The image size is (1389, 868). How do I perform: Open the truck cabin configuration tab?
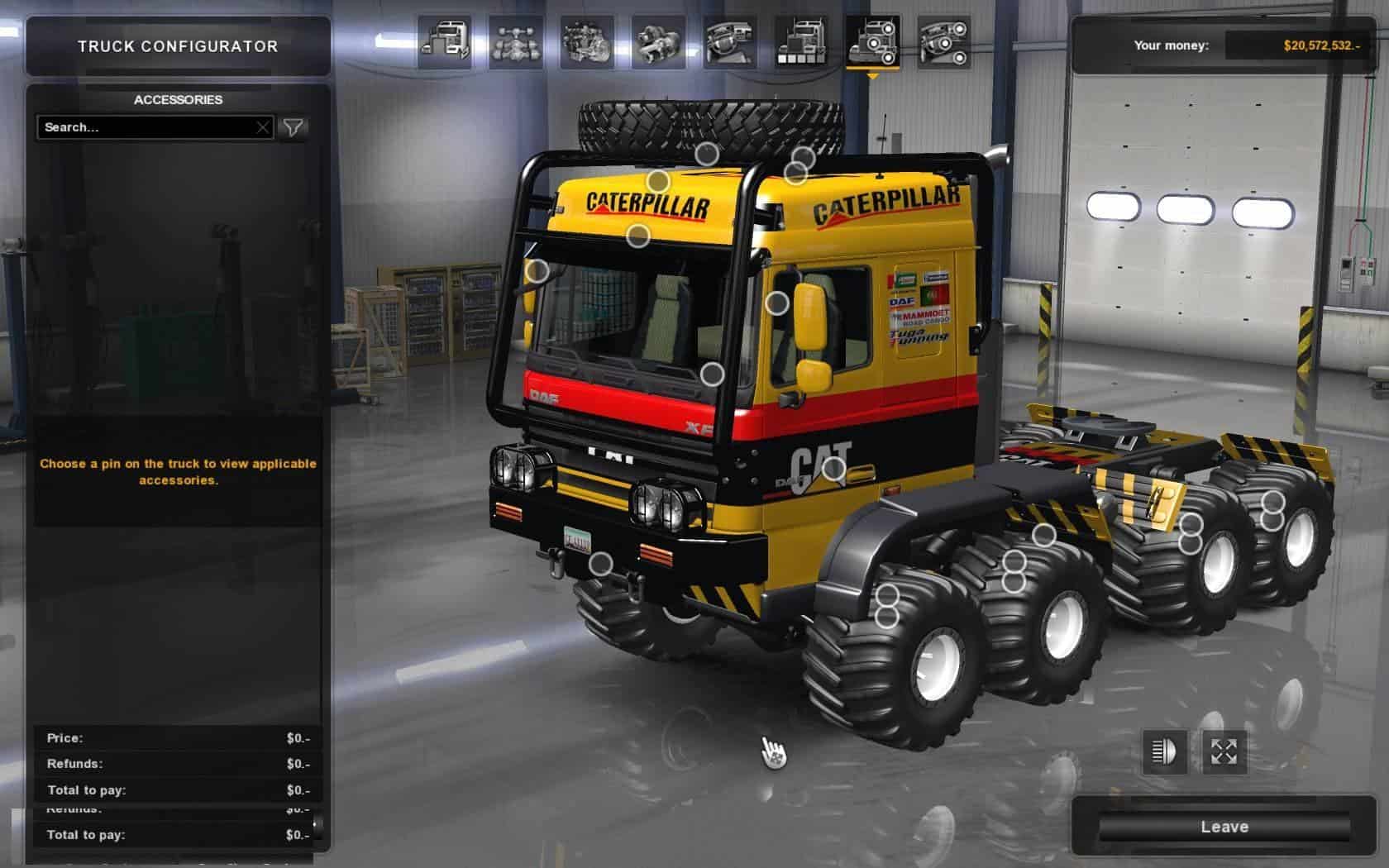pyautogui.click(x=445, y=42)
